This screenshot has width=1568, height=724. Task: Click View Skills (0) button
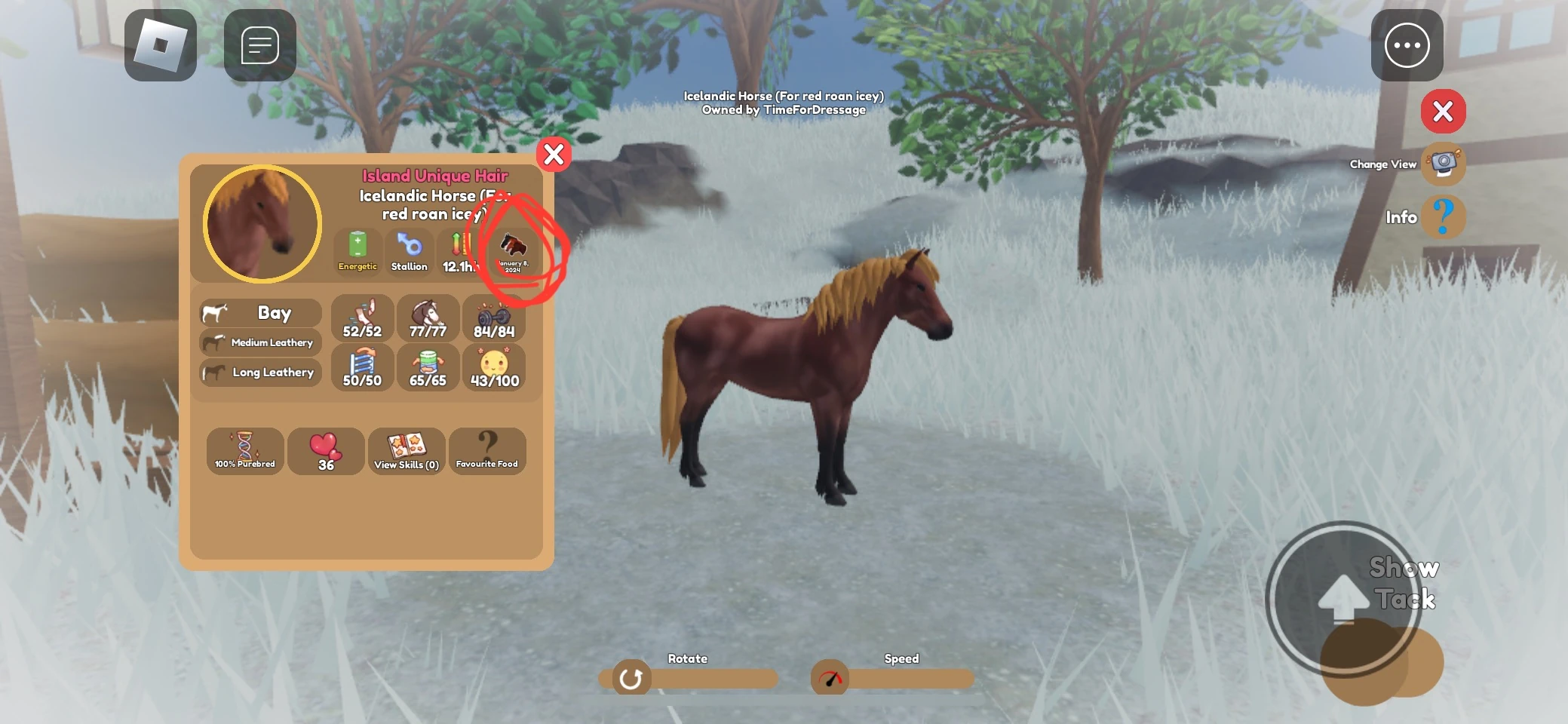(407, 451)
